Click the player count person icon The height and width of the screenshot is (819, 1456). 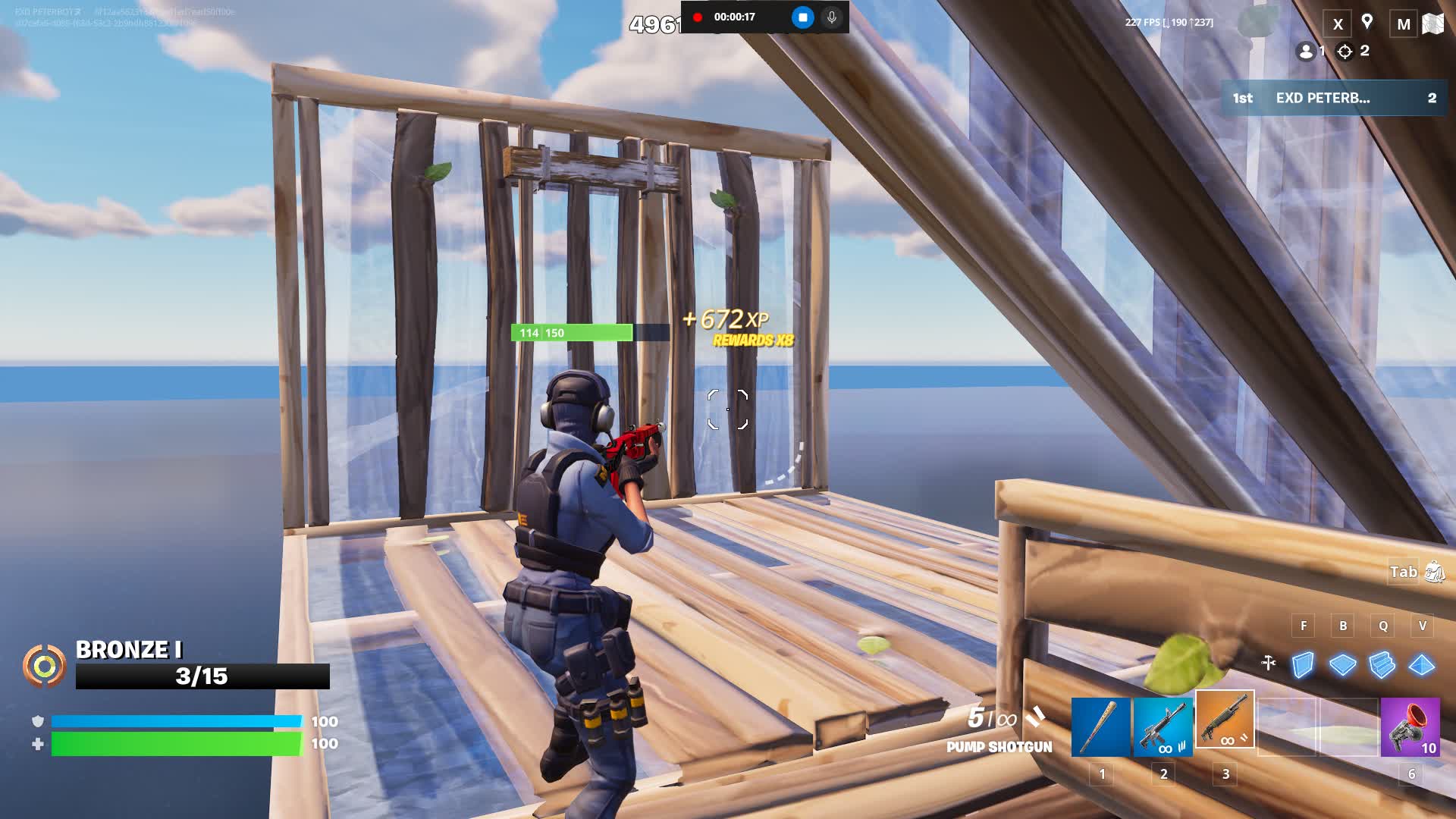coord(1306,52)
